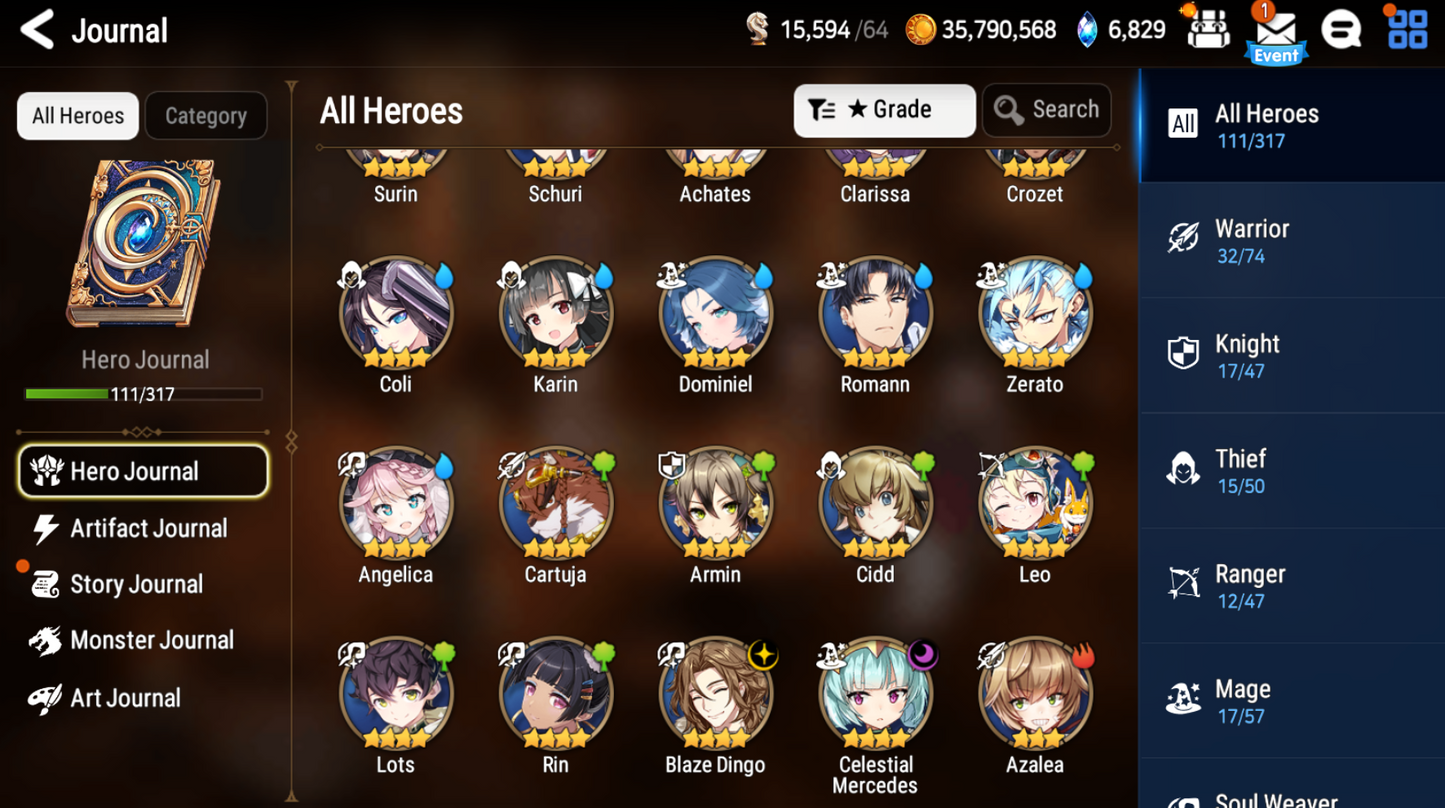Viewport: 1445px width, 808px height.
Task: Select the All Heroes tab in the right sidebar
Action: [1291, 126]
